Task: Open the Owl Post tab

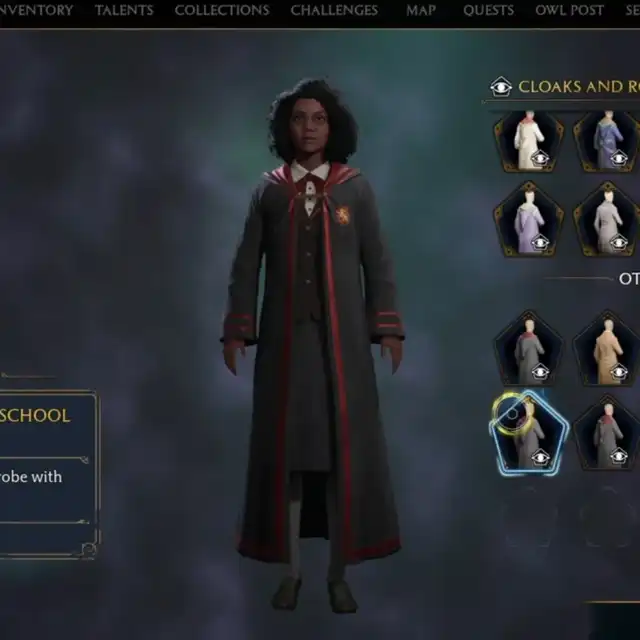Action: click(569, 11)
